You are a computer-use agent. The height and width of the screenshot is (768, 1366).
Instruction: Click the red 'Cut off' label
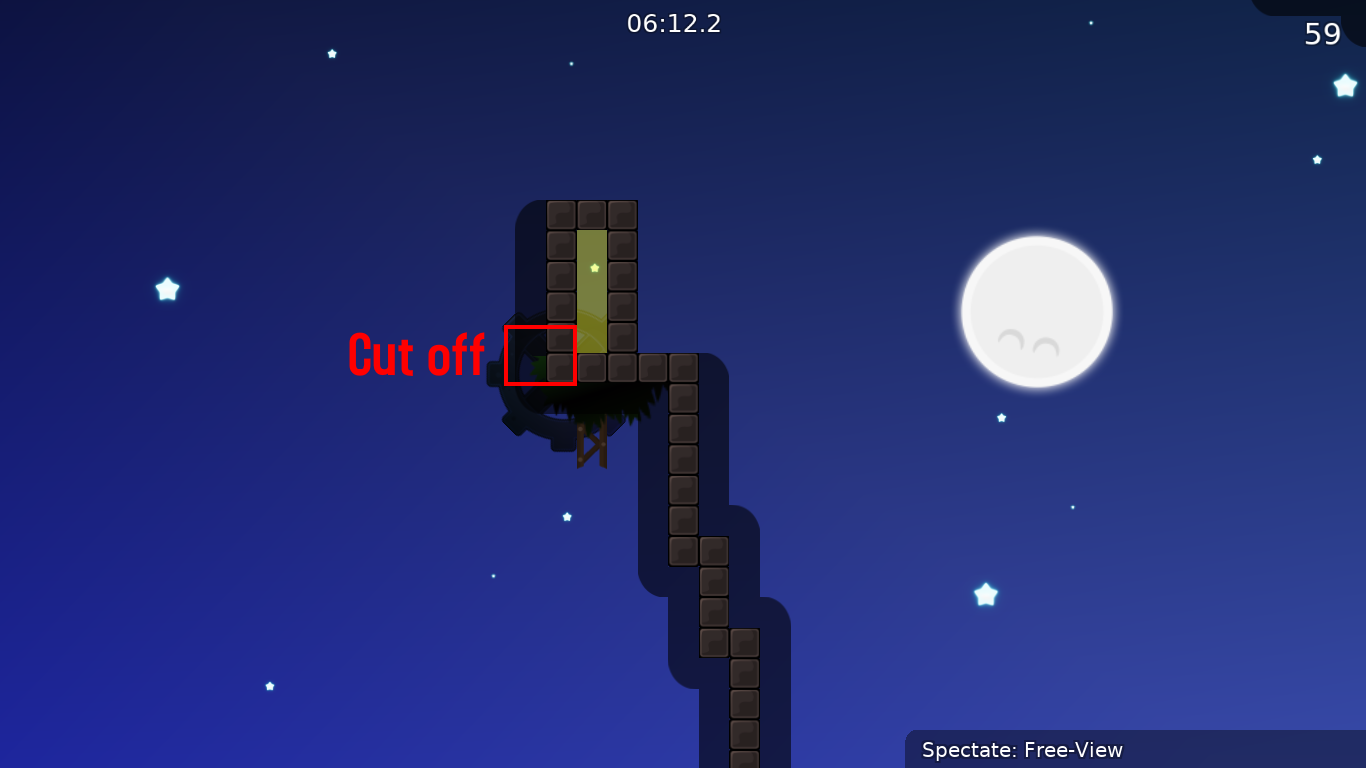point(416,356)
